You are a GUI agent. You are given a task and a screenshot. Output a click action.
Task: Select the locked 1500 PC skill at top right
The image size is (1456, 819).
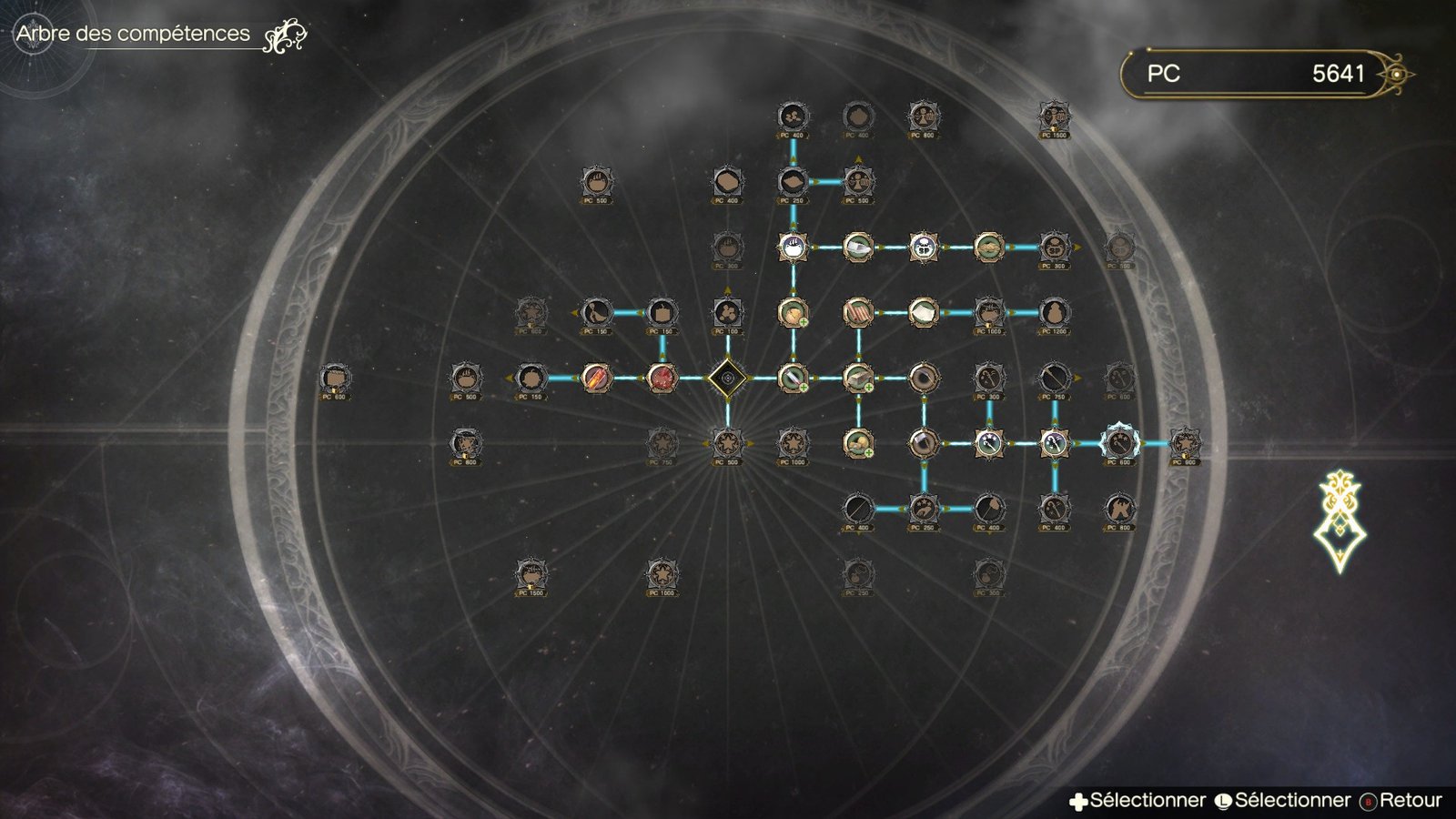1054,116
